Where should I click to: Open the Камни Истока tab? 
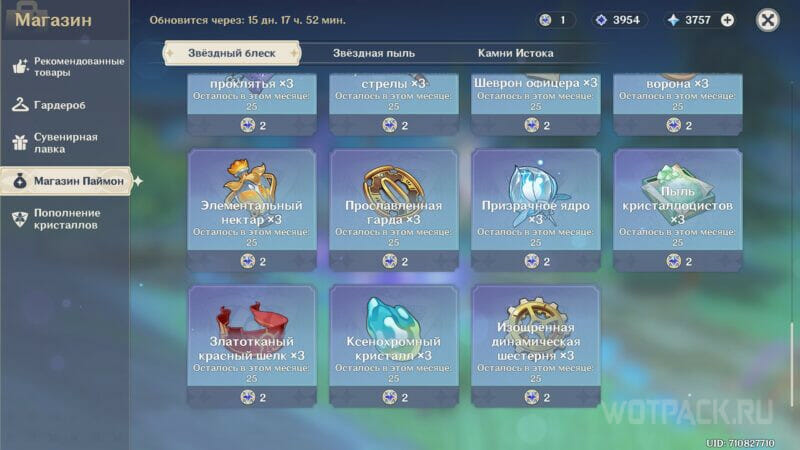pos(515,53)
